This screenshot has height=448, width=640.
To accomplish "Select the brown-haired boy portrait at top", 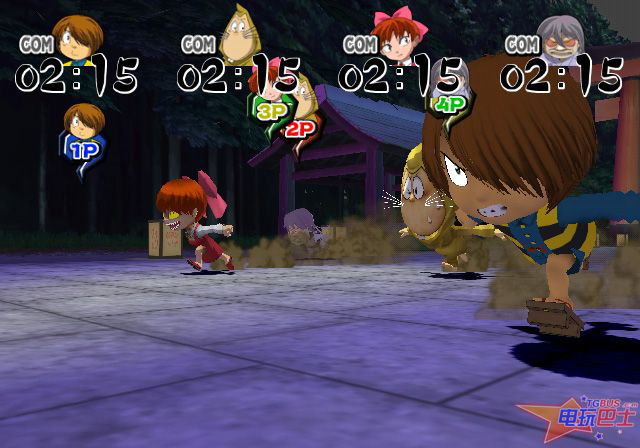I will coord(73,35).
